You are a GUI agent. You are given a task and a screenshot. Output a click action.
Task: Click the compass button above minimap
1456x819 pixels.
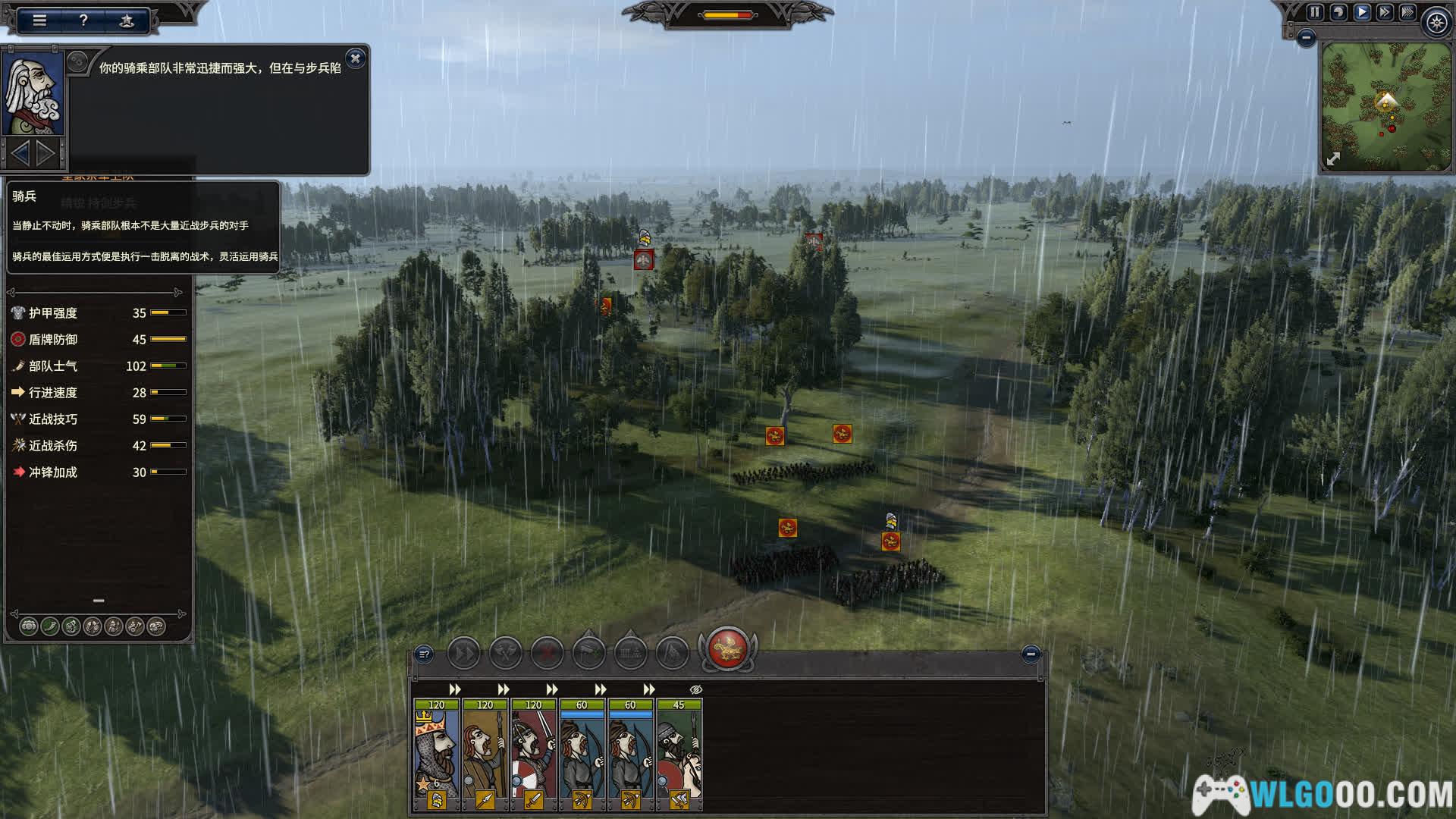tap(1436, 23)
